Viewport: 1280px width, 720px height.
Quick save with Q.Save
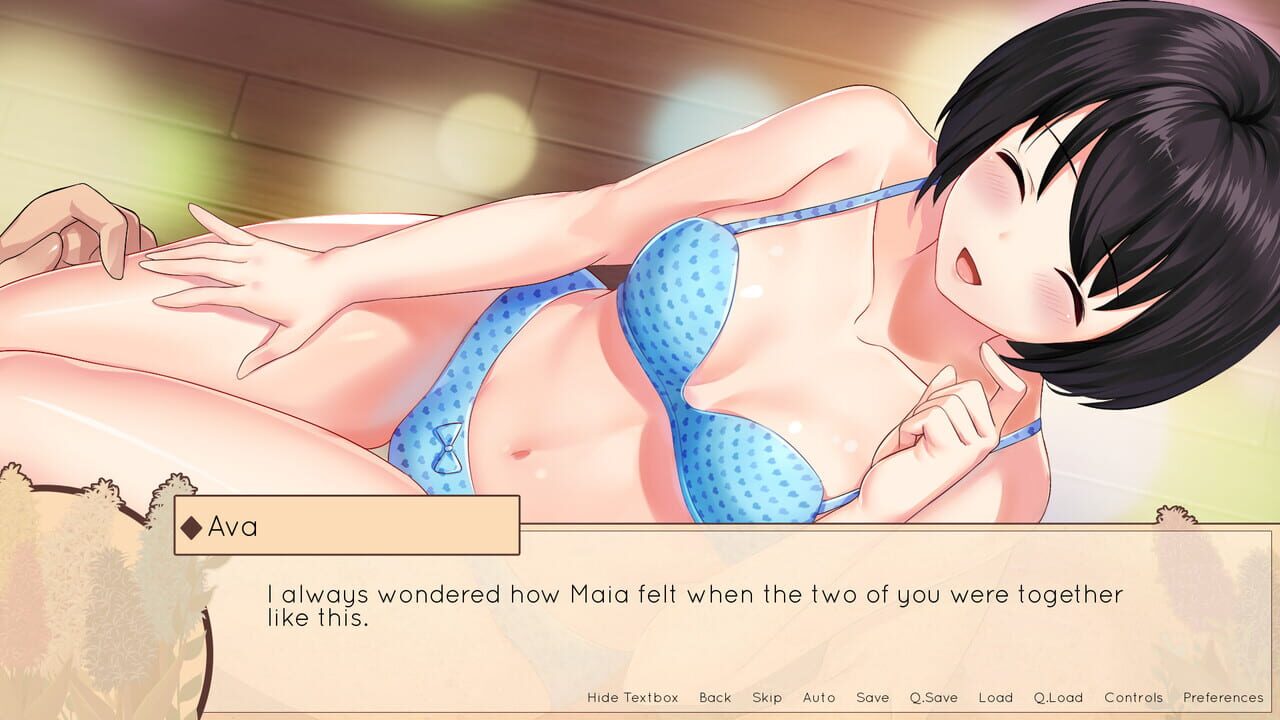pos(933,697)
